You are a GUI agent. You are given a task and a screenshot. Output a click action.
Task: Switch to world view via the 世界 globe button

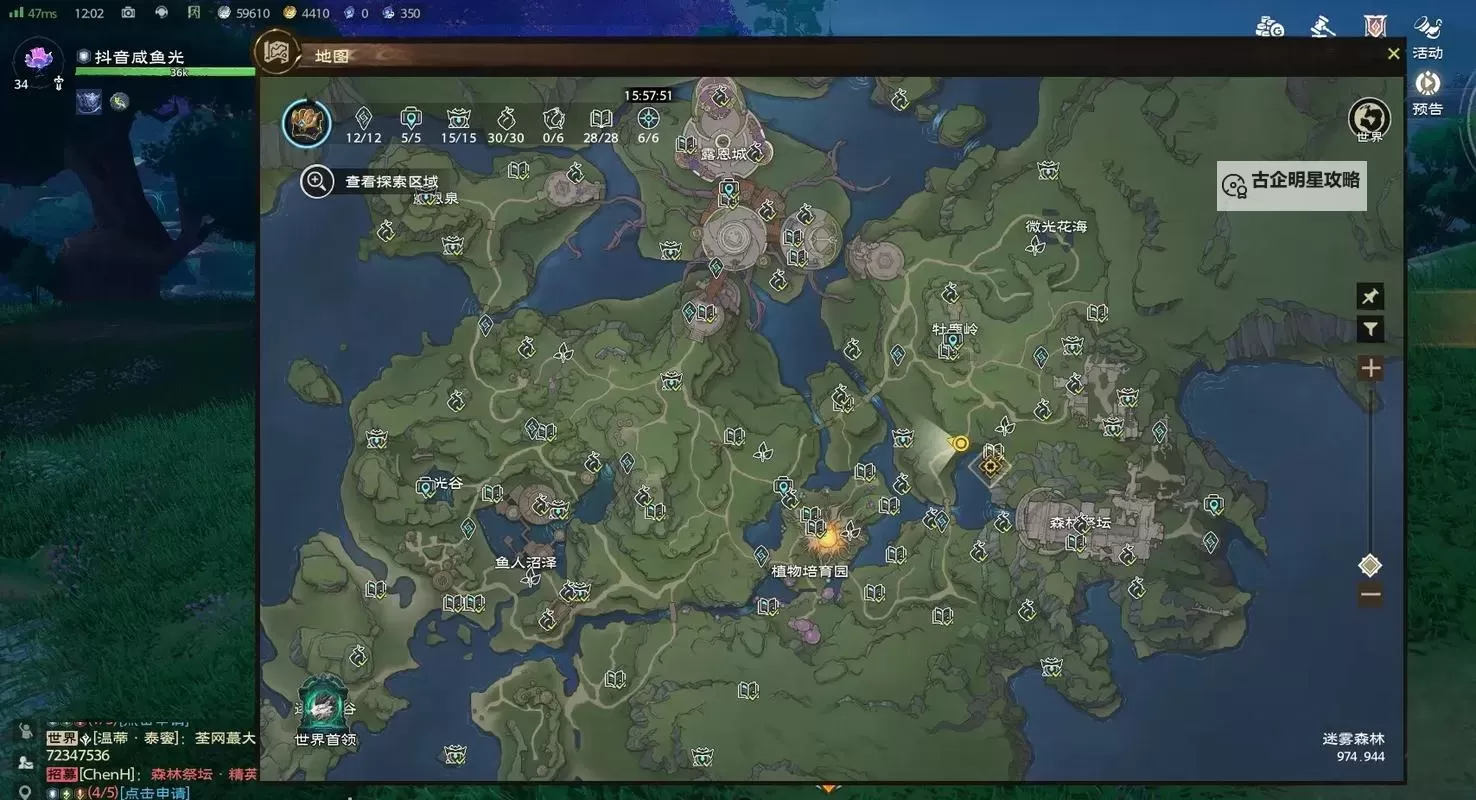[x=1369, y=118]
